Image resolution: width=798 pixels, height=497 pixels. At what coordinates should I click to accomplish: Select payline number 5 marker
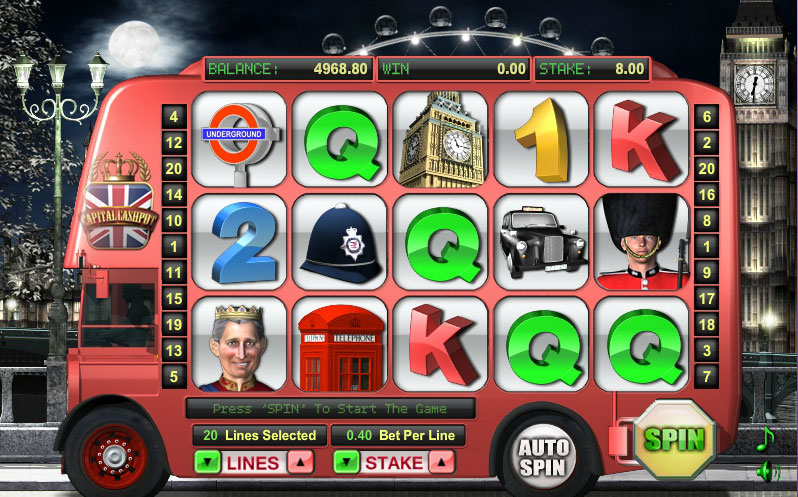[x=174, y=376]
